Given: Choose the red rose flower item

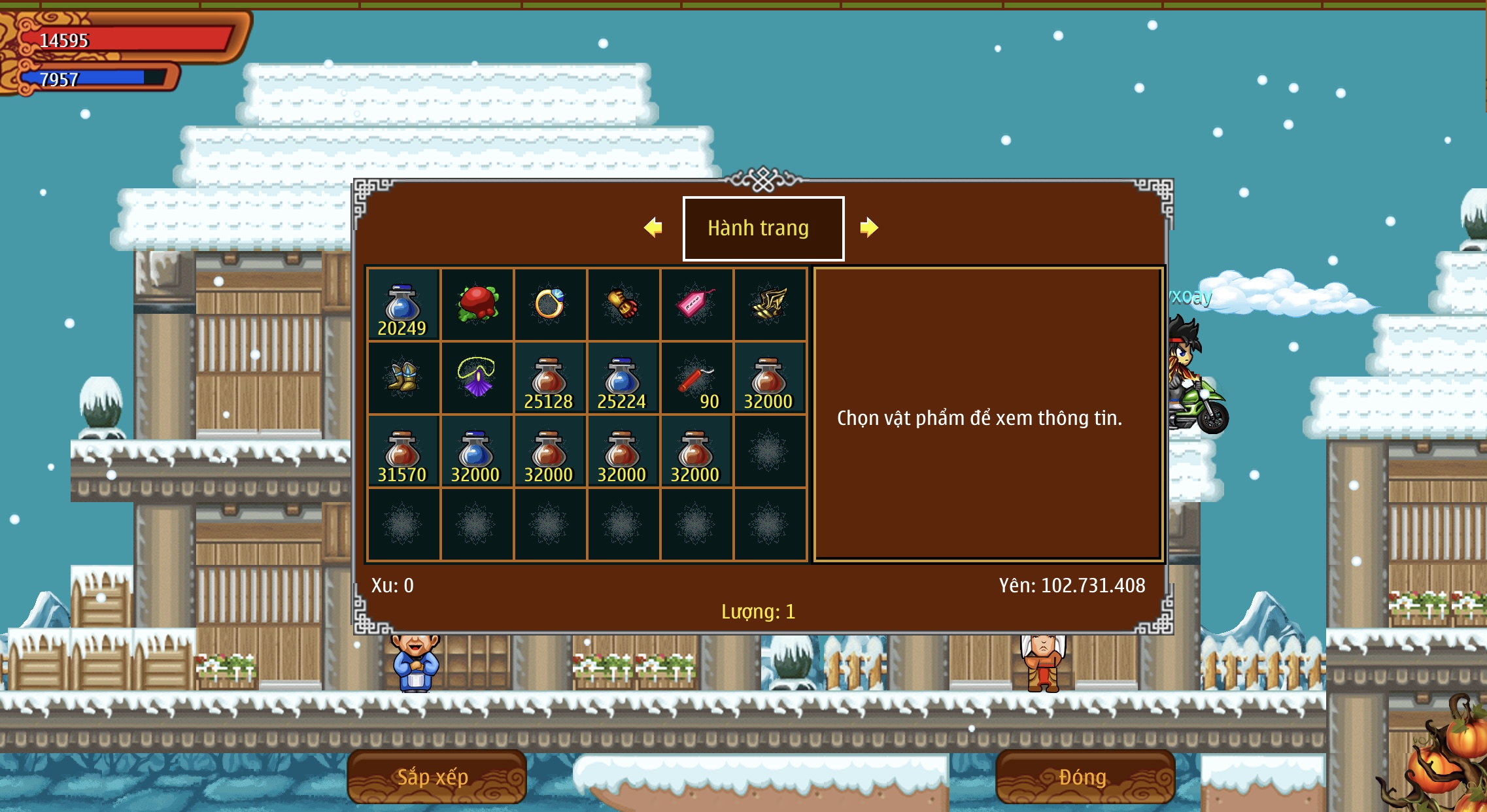Looking at the screenshot, I should pos(477,304).
